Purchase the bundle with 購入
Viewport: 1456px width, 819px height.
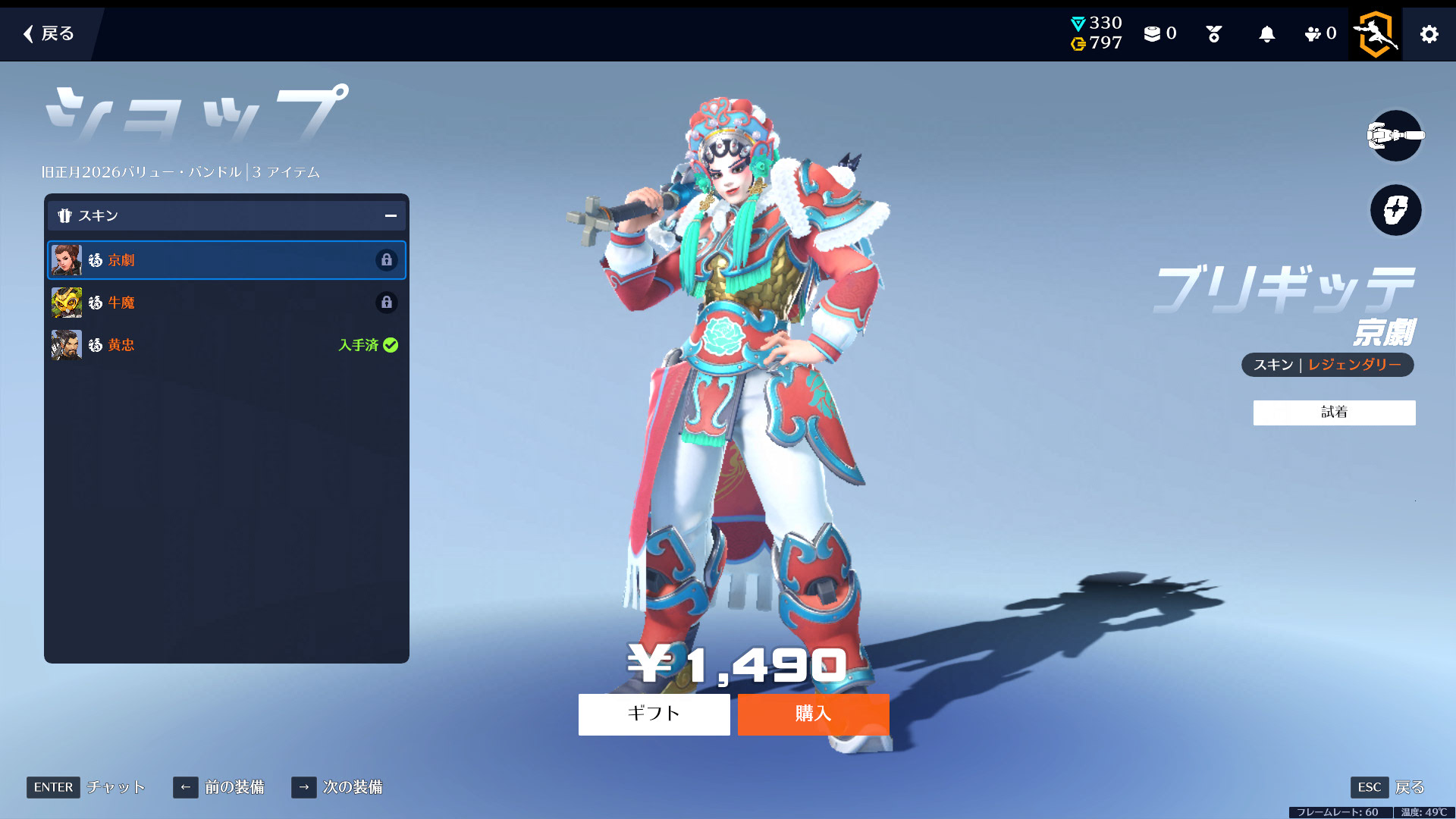[813, 714]
